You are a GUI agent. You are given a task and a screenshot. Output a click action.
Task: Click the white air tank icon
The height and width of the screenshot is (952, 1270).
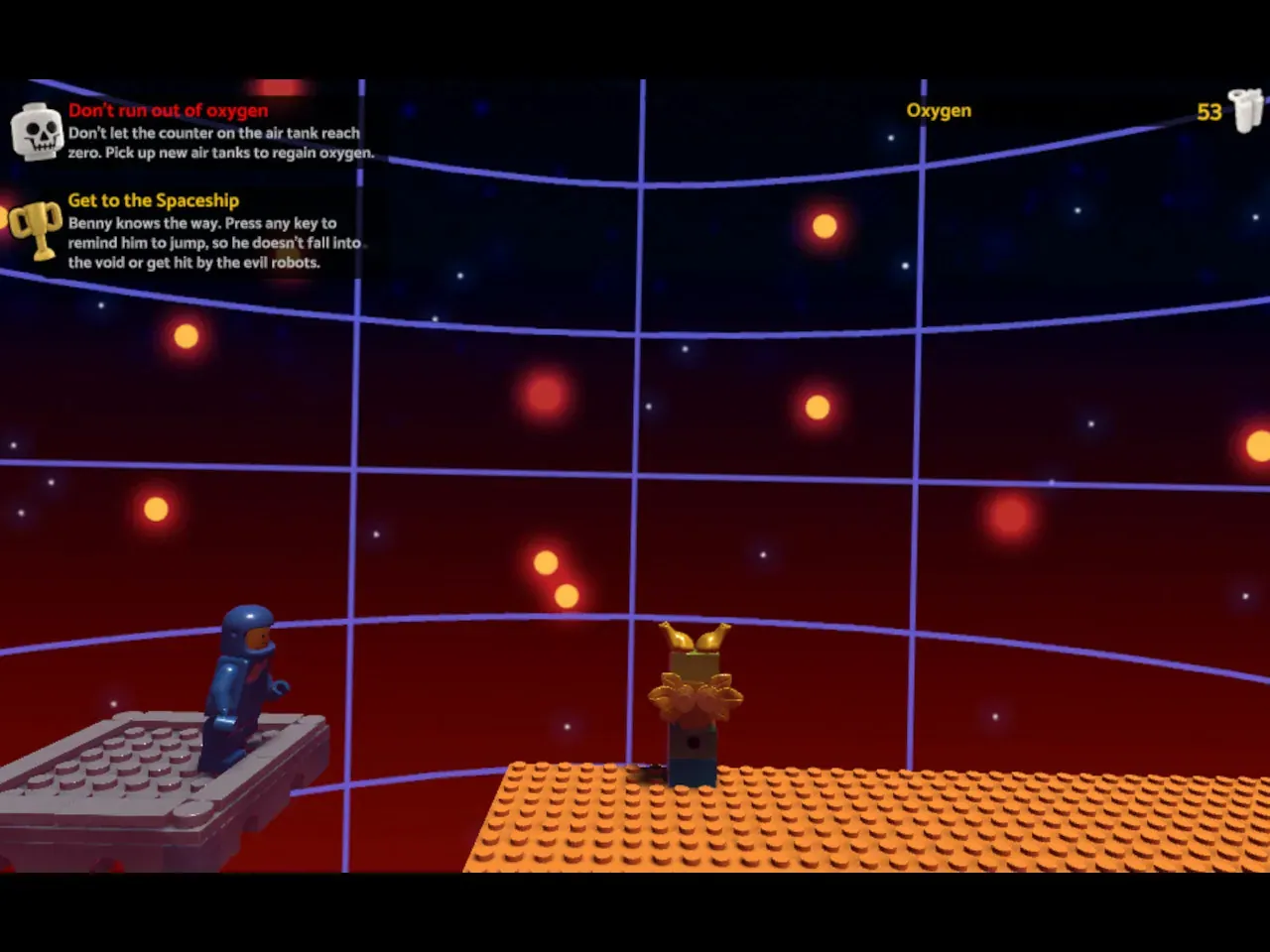coord(1245,110)
